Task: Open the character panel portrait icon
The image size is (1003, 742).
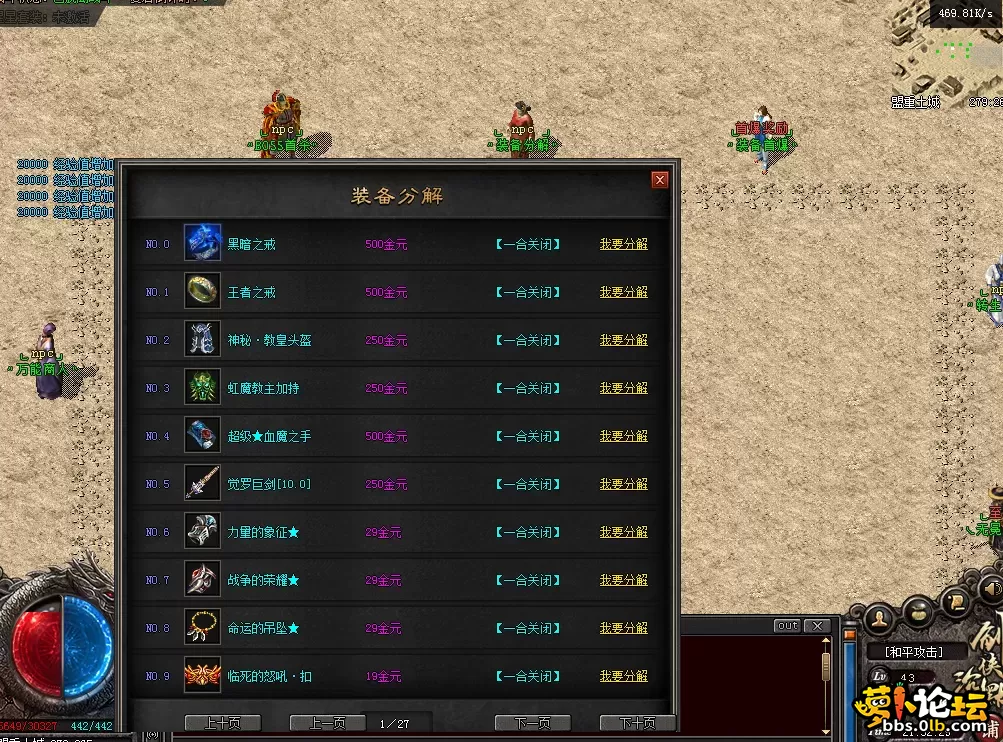Action: 880,617
